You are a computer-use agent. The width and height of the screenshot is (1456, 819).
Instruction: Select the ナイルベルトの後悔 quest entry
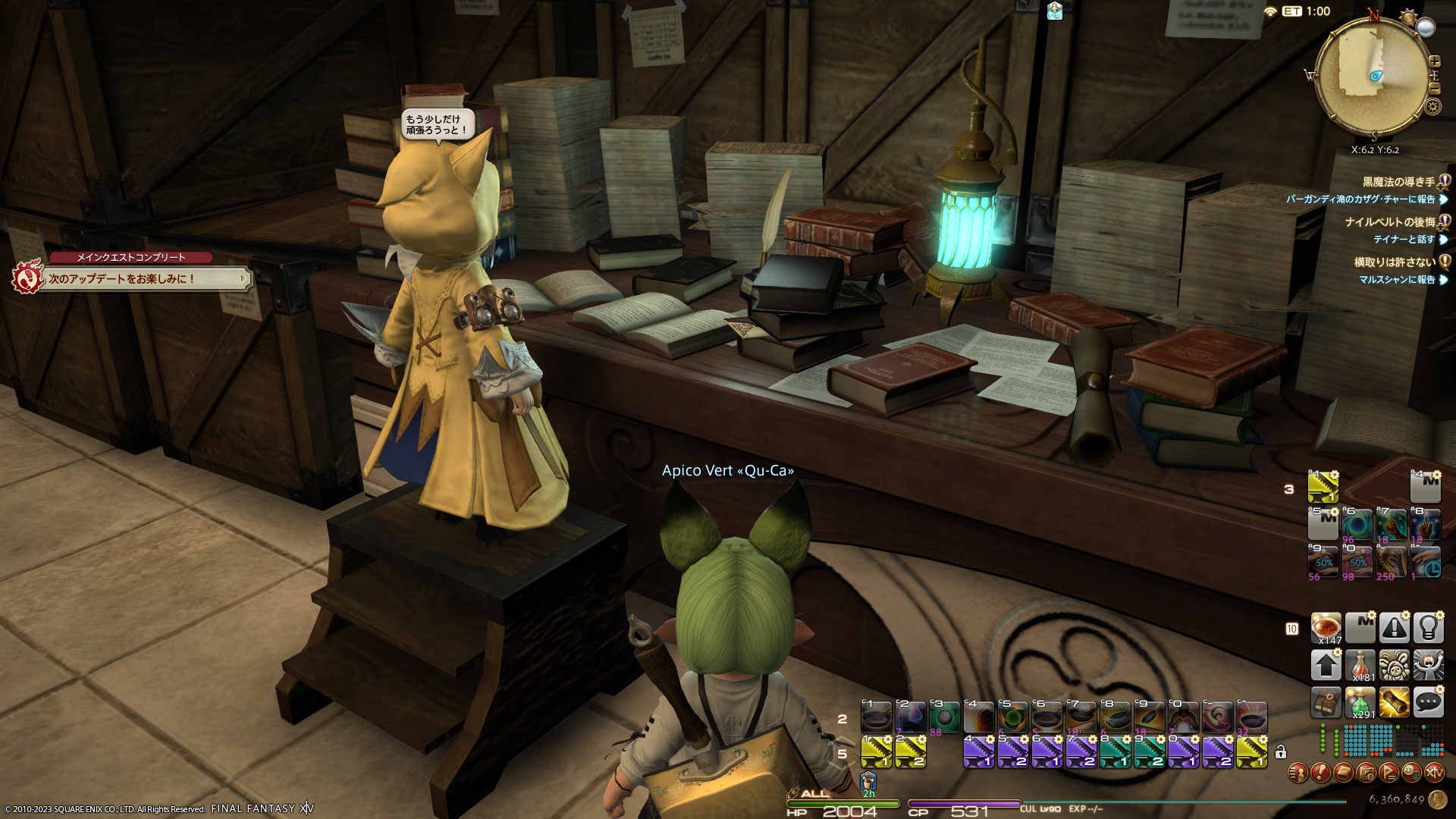tap(1389, 222)
